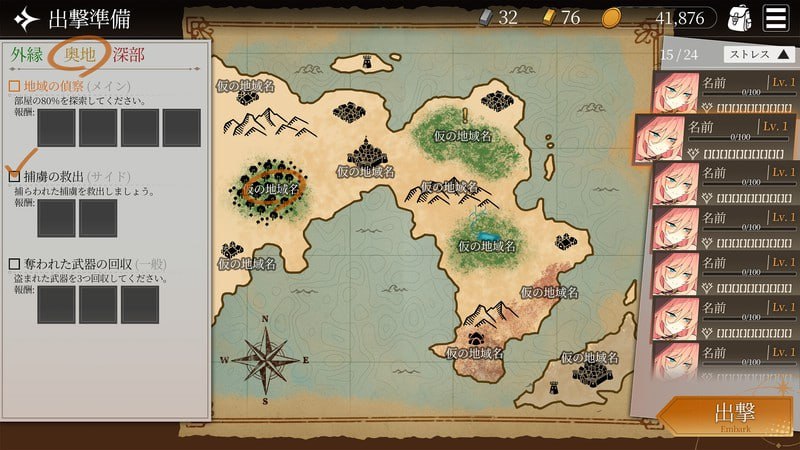Open the hamburger menu
800x450 pixels.
(775, 17)
